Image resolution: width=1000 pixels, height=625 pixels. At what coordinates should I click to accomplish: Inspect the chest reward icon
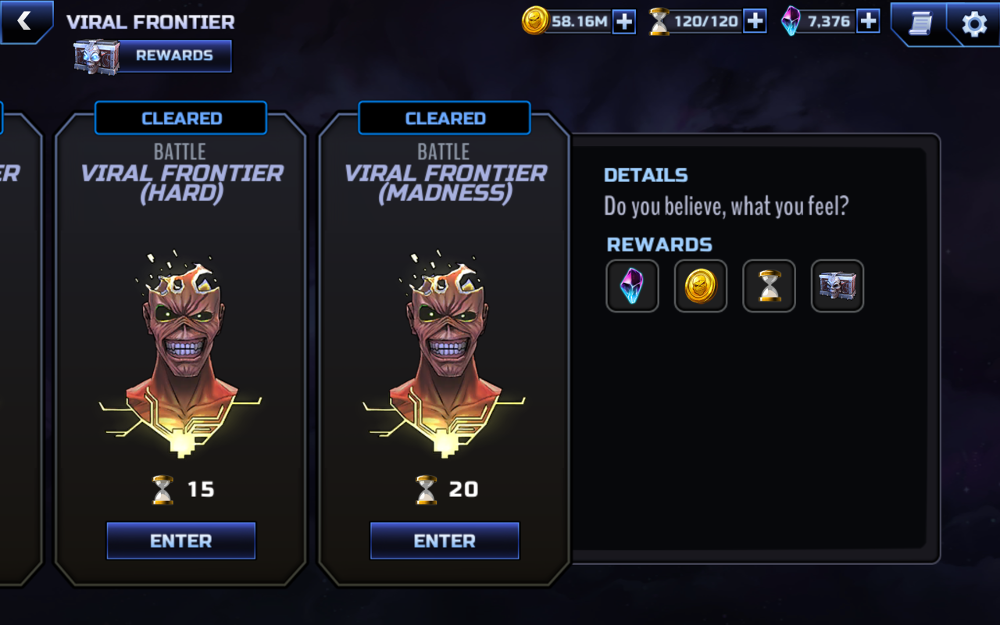[837, 286]
